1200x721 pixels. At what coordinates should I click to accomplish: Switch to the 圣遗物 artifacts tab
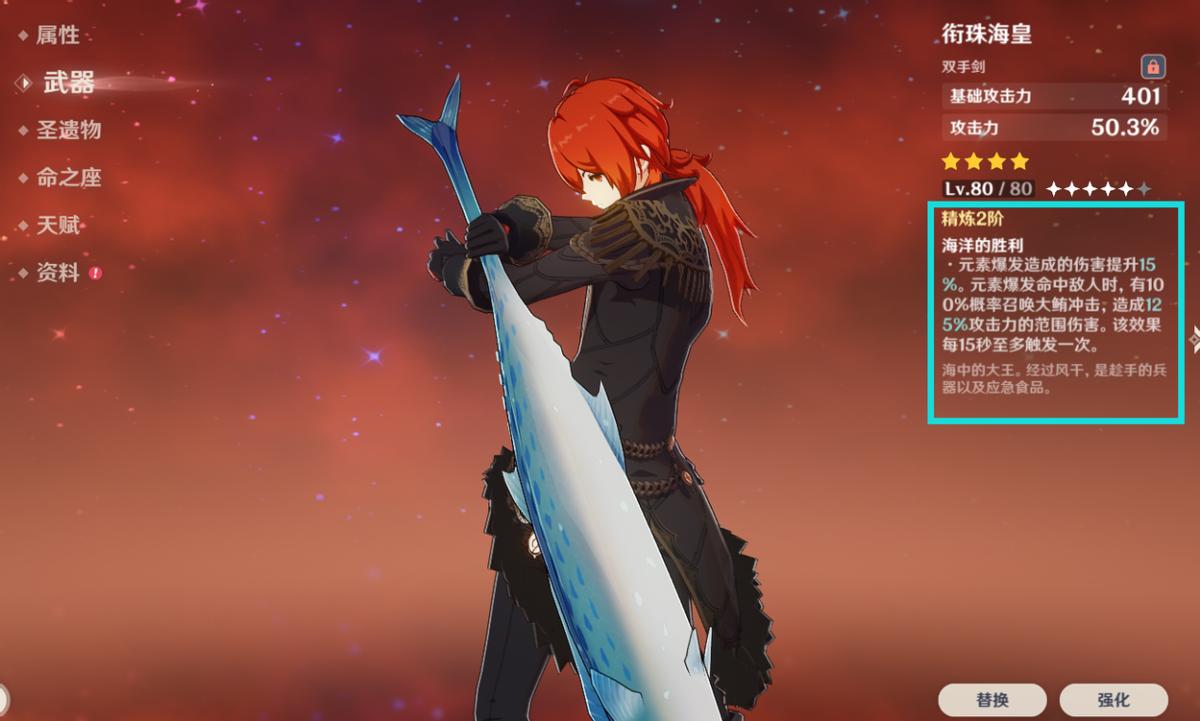coord(68,130)
